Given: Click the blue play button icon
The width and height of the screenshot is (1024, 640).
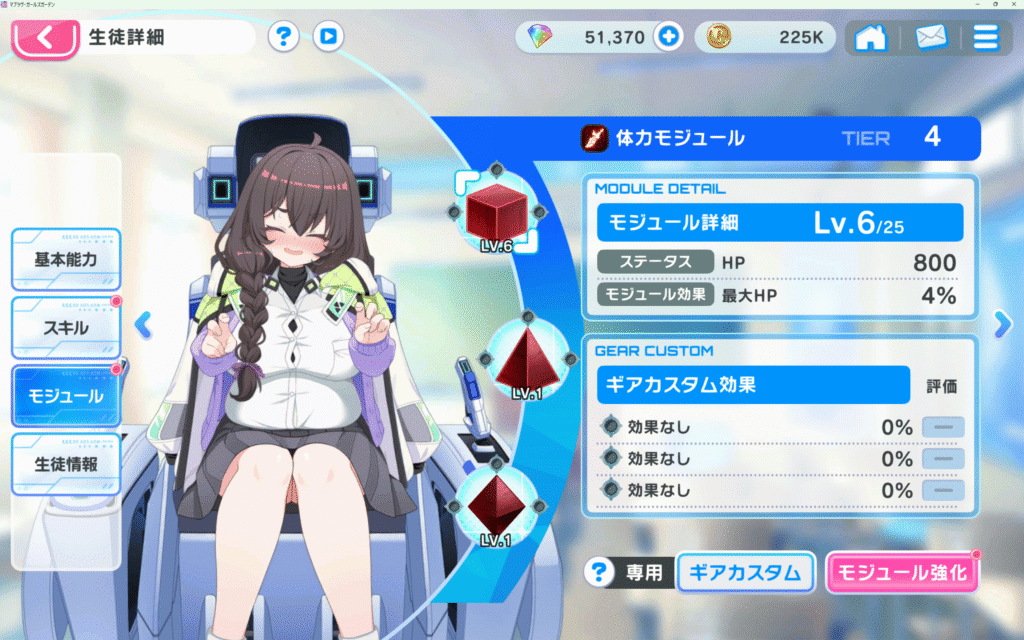Looking at the screenshot, I should (328, 38).
